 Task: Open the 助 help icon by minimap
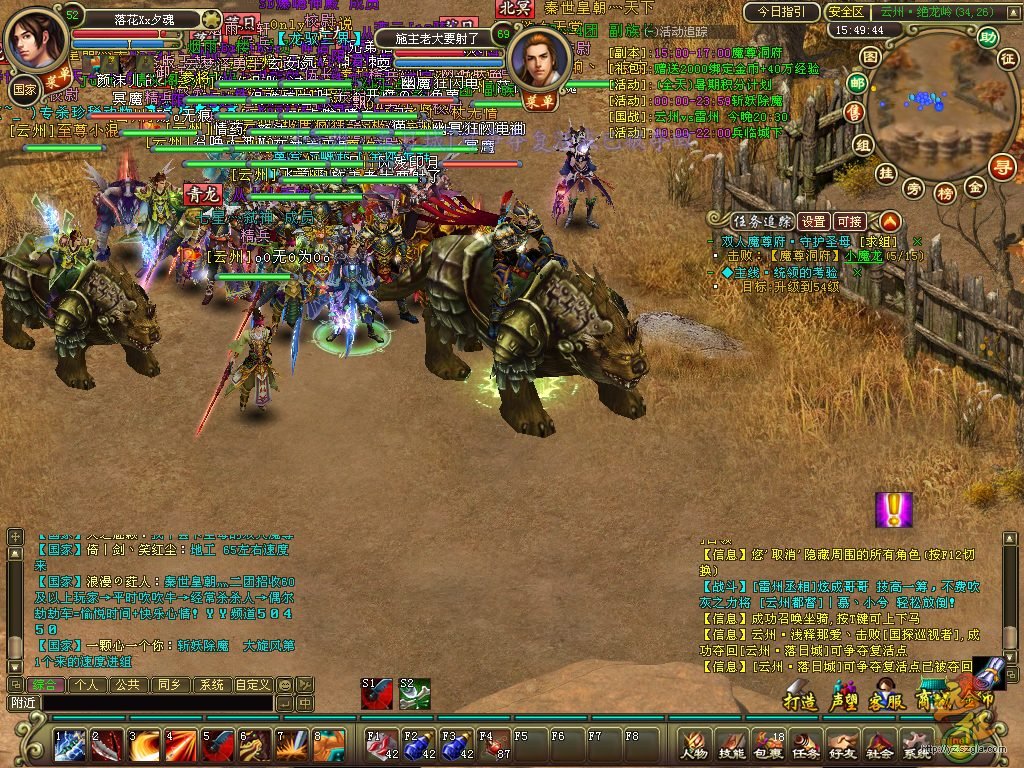coord(988,38)
